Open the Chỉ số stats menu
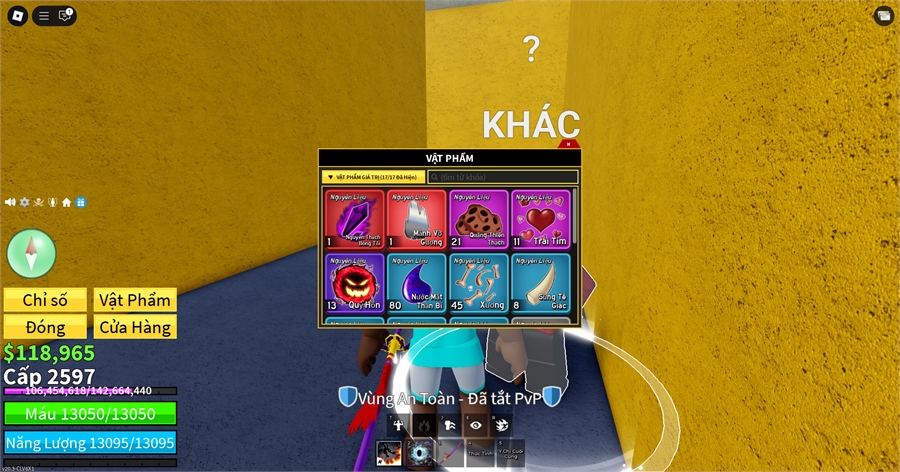The width and height of the screenshot is (900, 472). pyautogui.click(x=45, y=300)
